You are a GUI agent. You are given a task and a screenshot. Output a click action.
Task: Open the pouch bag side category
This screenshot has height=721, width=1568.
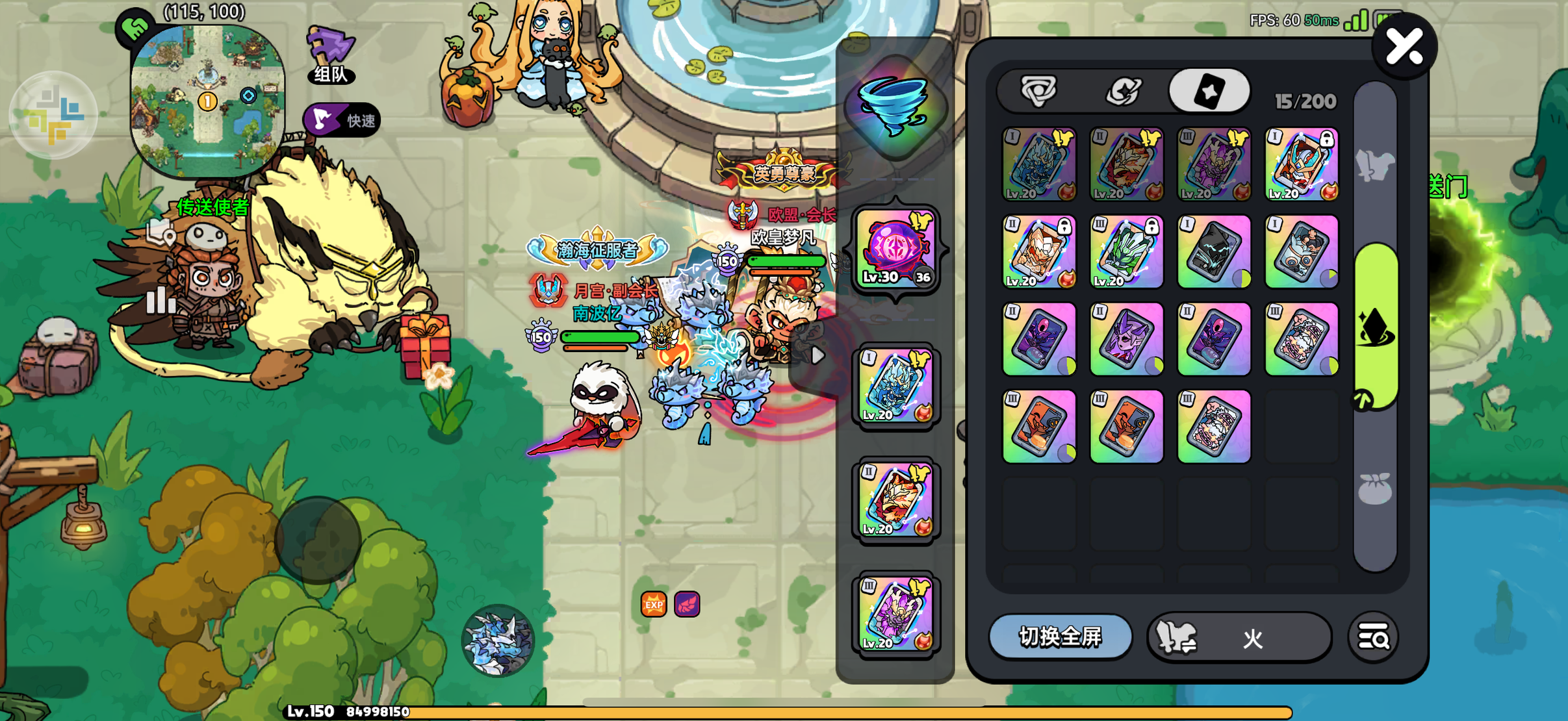click(x=1375, y=488)
